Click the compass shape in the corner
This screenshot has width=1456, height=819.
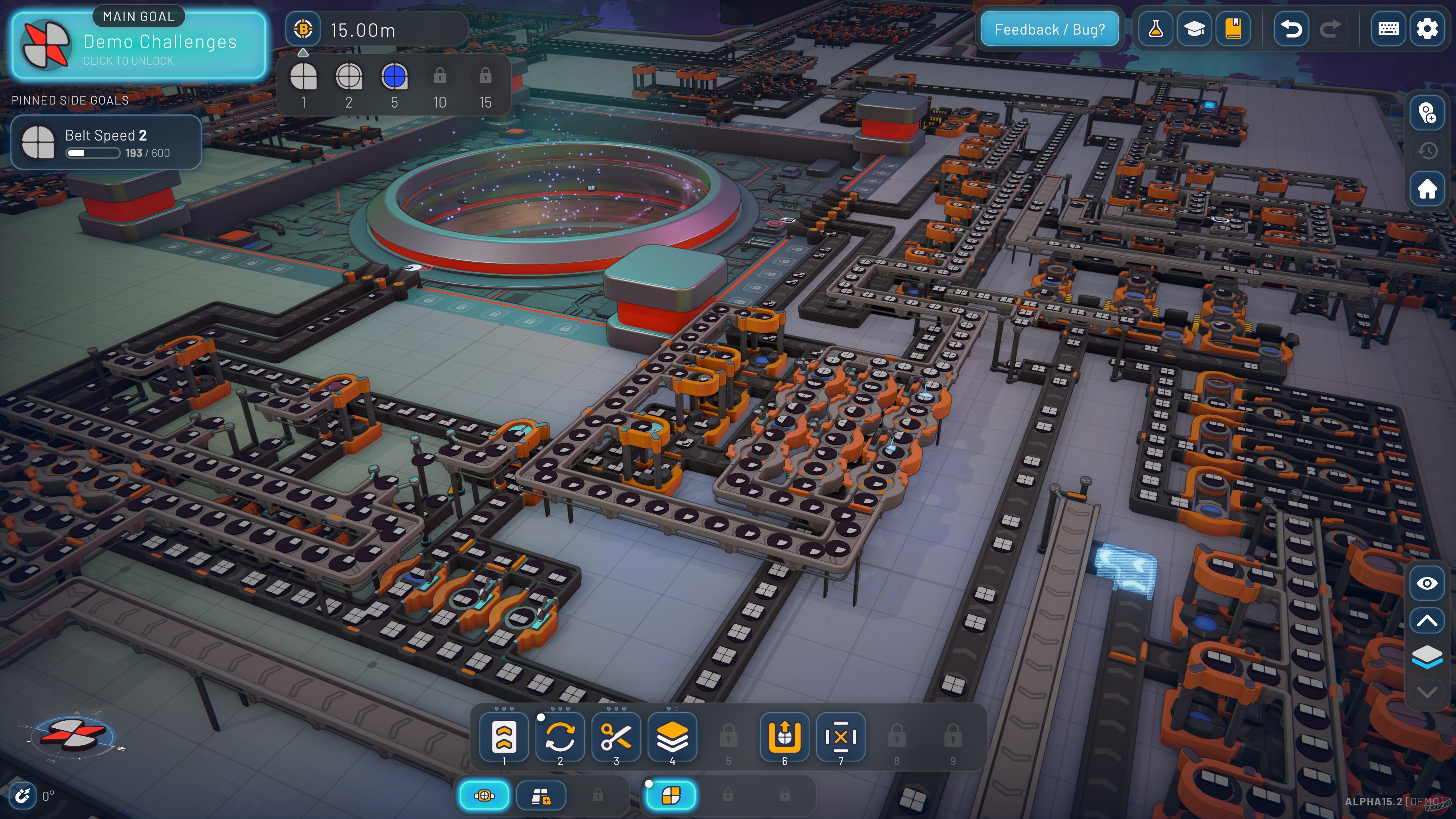pos(72,734)
